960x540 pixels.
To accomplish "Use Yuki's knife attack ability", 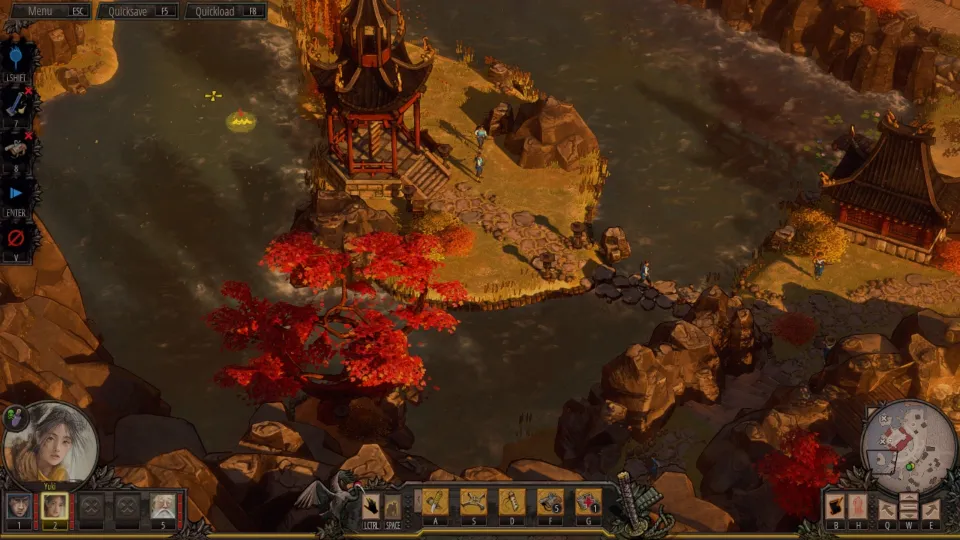I will 435,501.
